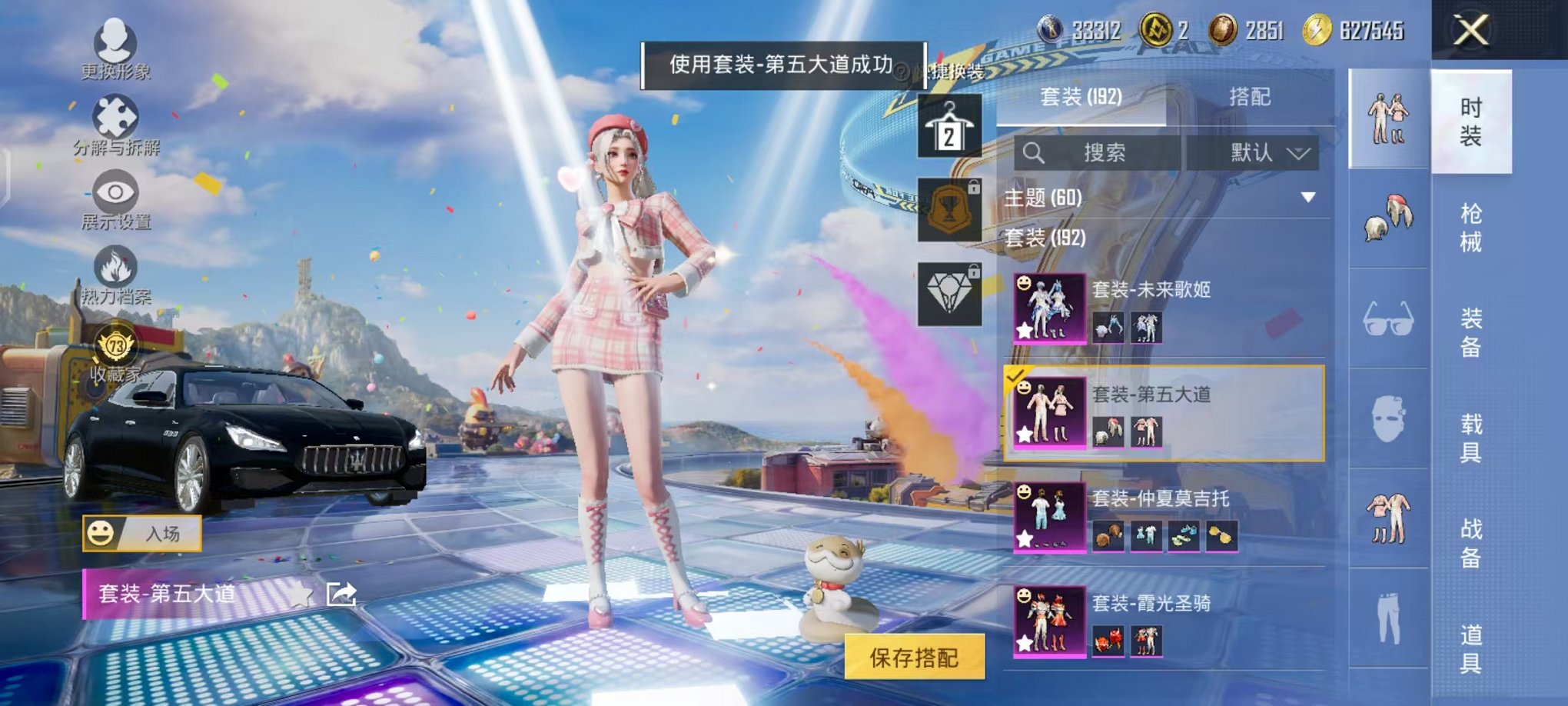Viewport: 1568px width, 706px height.
Task: Open the 默认 sorting dropdown
Action: click(1265, 153)
